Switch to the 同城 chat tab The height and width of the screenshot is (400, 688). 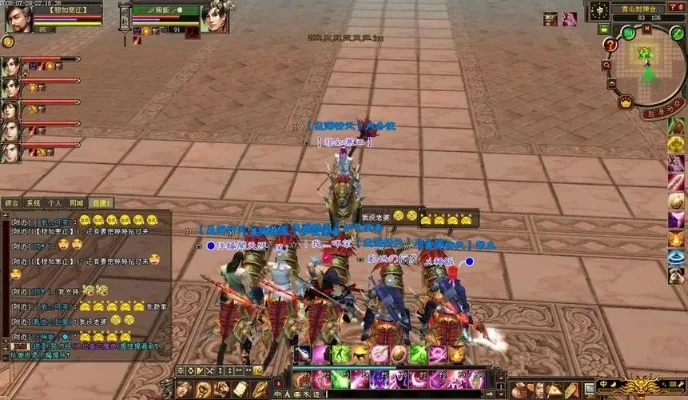tap(77, 201)
